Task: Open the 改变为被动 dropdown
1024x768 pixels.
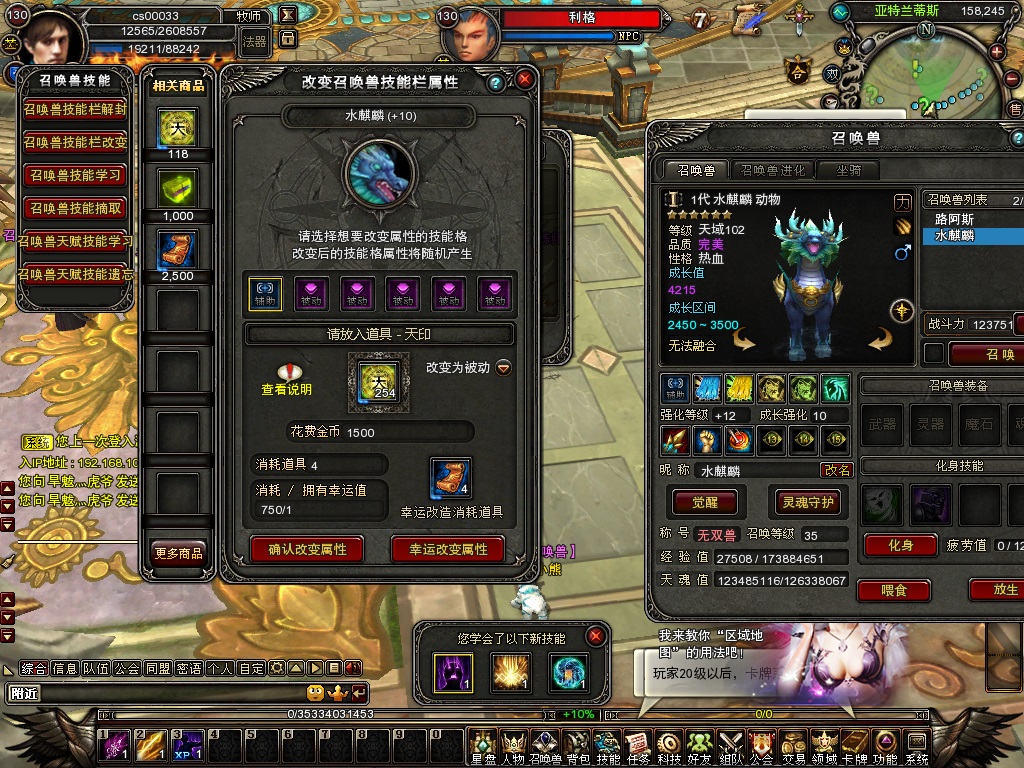Action: tap(504, 367)
